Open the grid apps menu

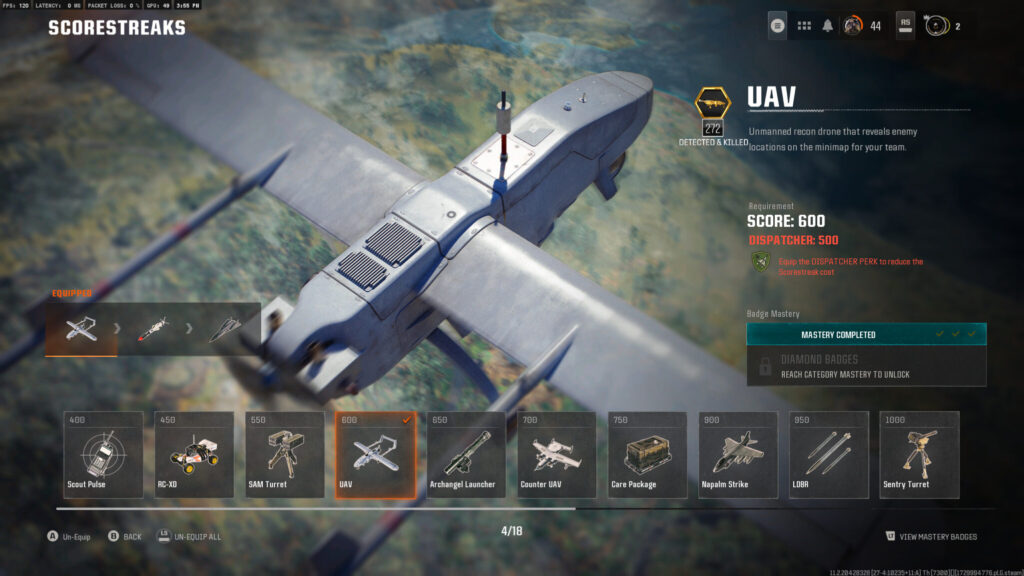point(804,25)
